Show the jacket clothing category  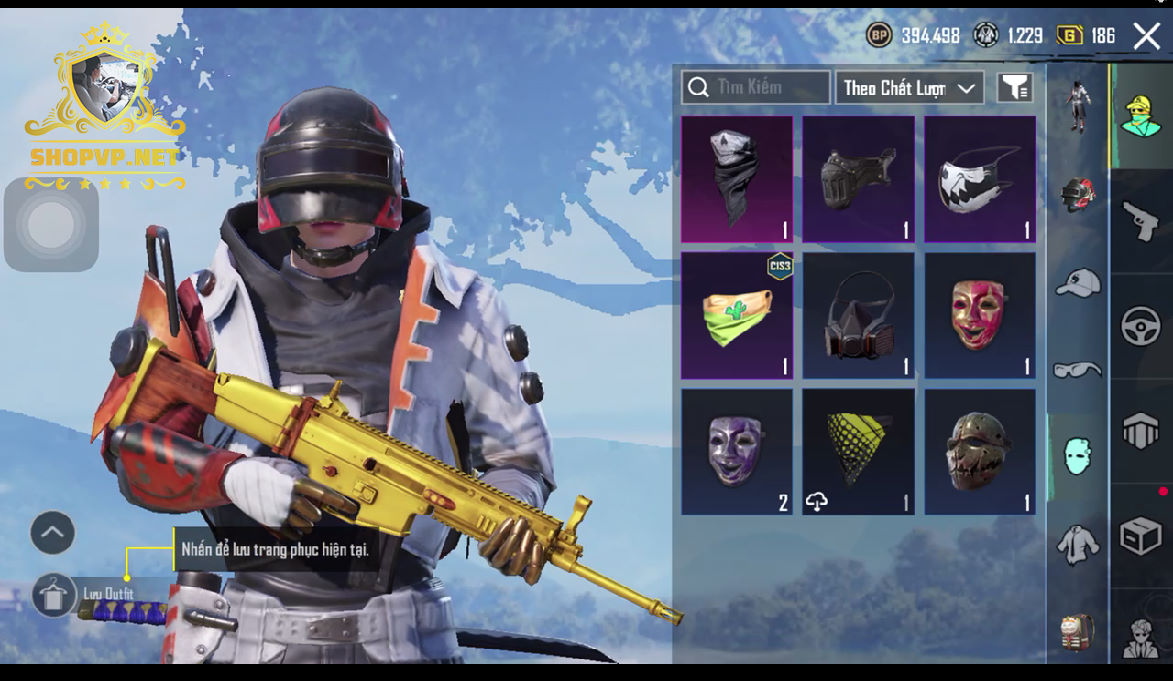pyautogui.click(x=1077, y=544)
